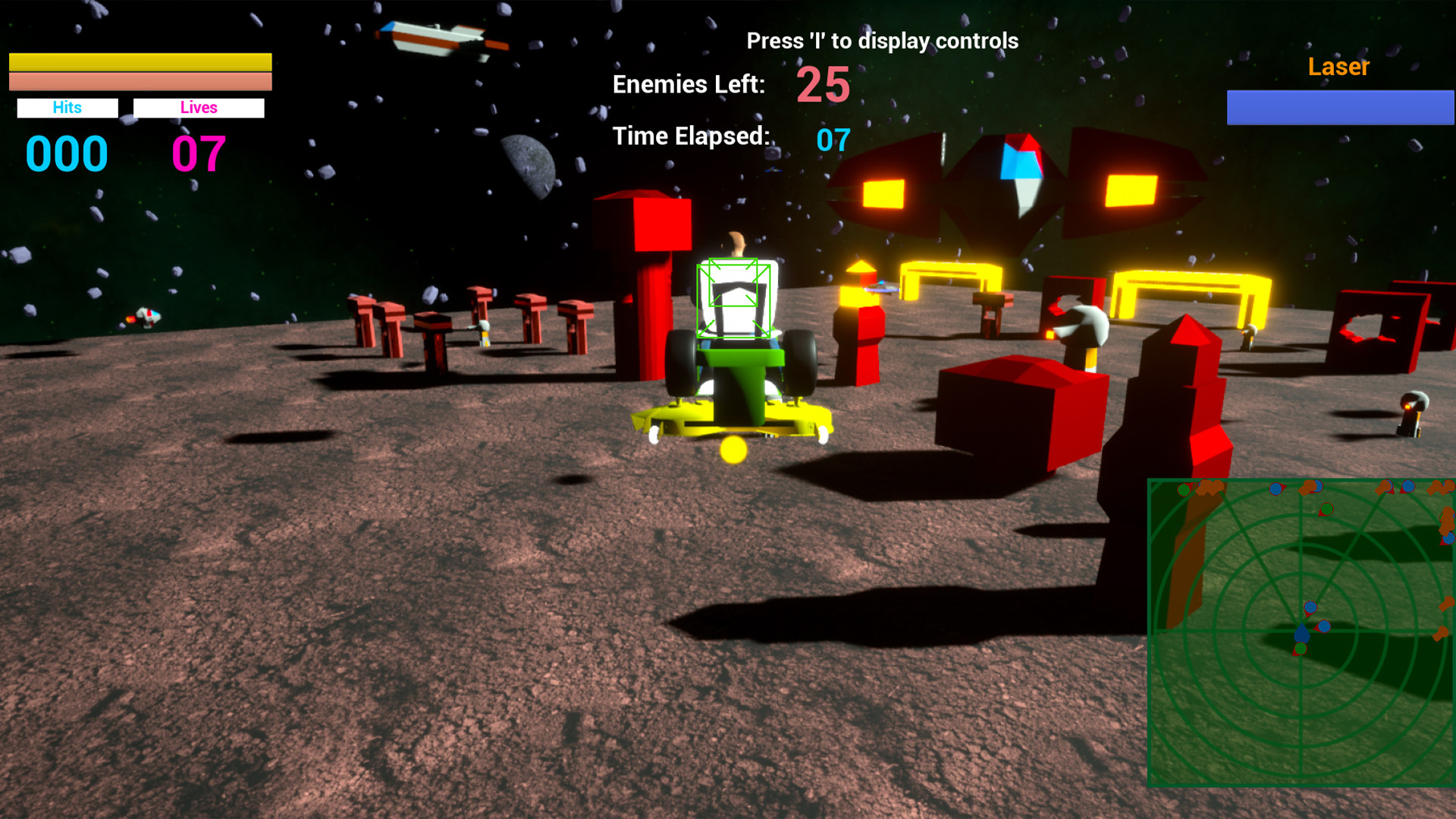The image size is (1456, 819).
Task: Click the orange secondary health bar
Action: [x=140, y=80]
